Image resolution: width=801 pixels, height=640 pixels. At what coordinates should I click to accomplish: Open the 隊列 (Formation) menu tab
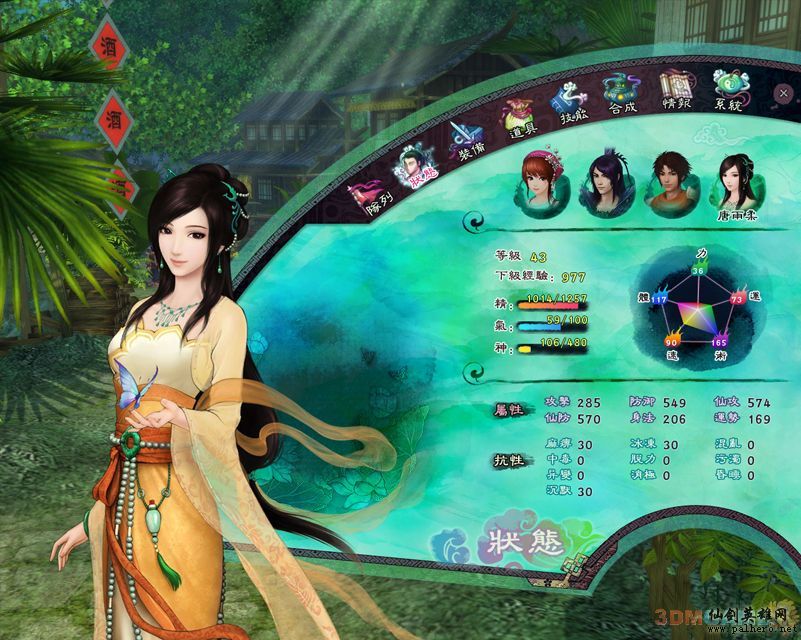click(366, 195)
